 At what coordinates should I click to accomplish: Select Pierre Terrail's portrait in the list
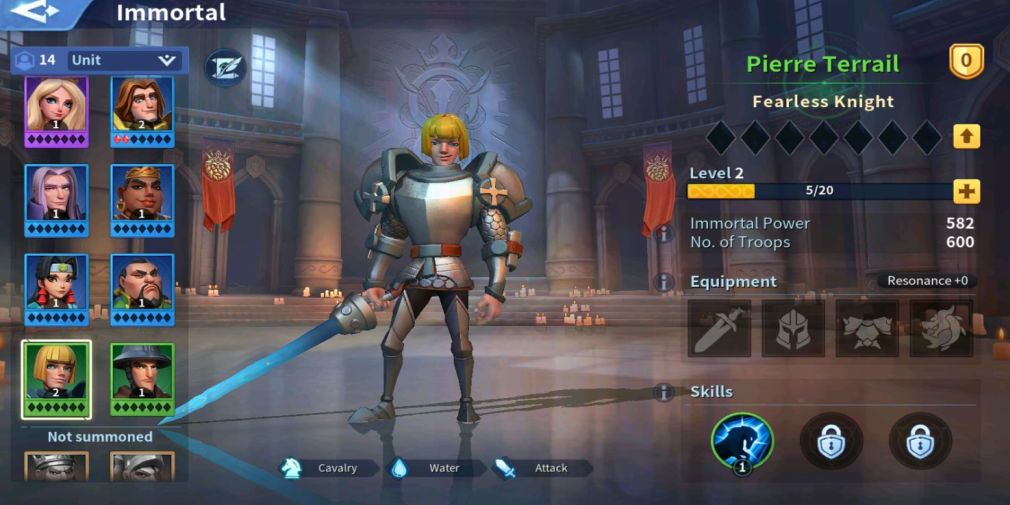click(56, 378)
